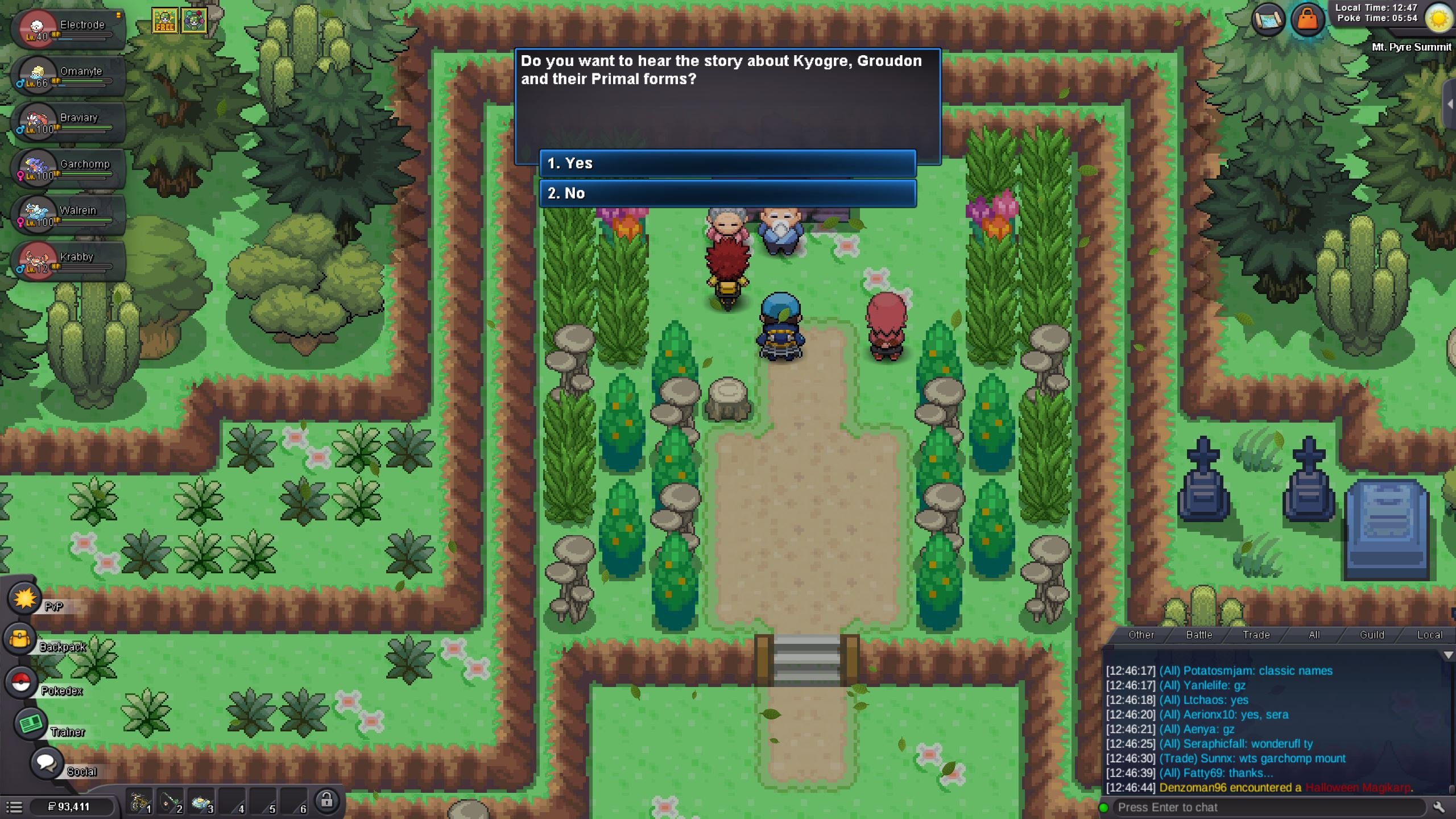Open the Trainer card
Screen dimensions: 1456x819
pyautogui.click(x=30, y=723)
